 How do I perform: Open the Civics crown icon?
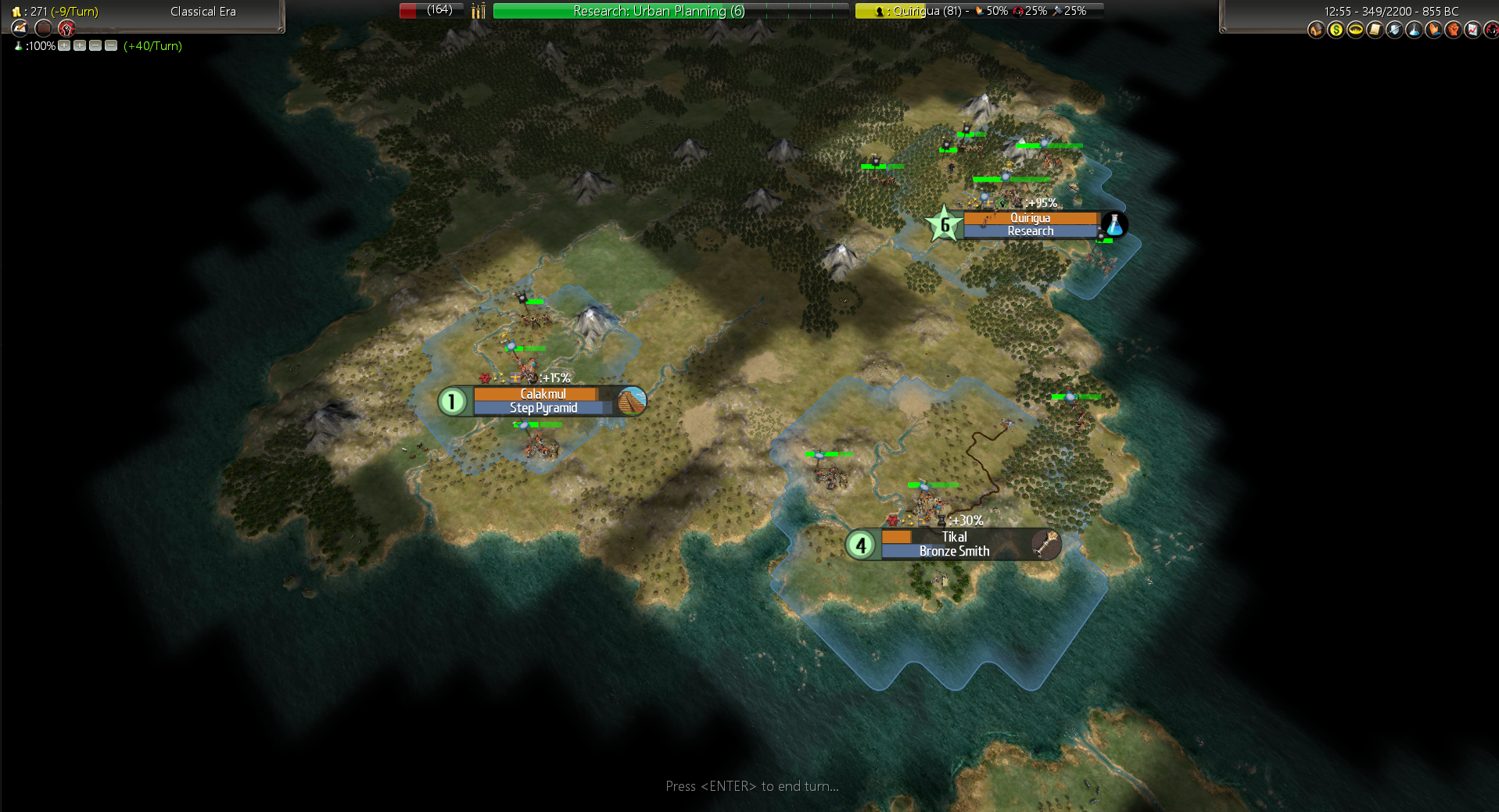[x=1355, y=30]
